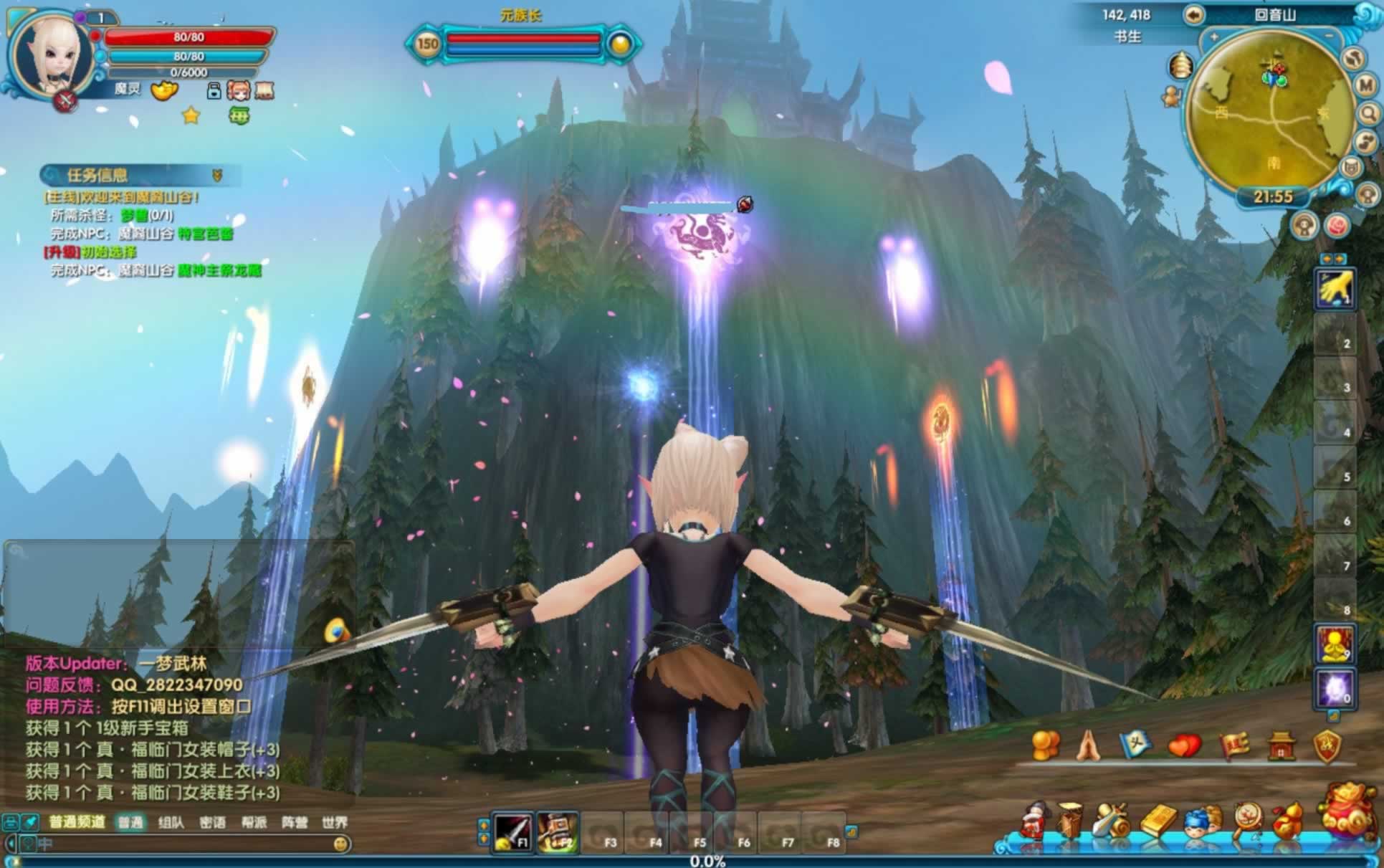Viewport: 1384px width, 868px height.
Task: Click the magnifying glass search button by minimap
Action: [x=1369, y=113]
